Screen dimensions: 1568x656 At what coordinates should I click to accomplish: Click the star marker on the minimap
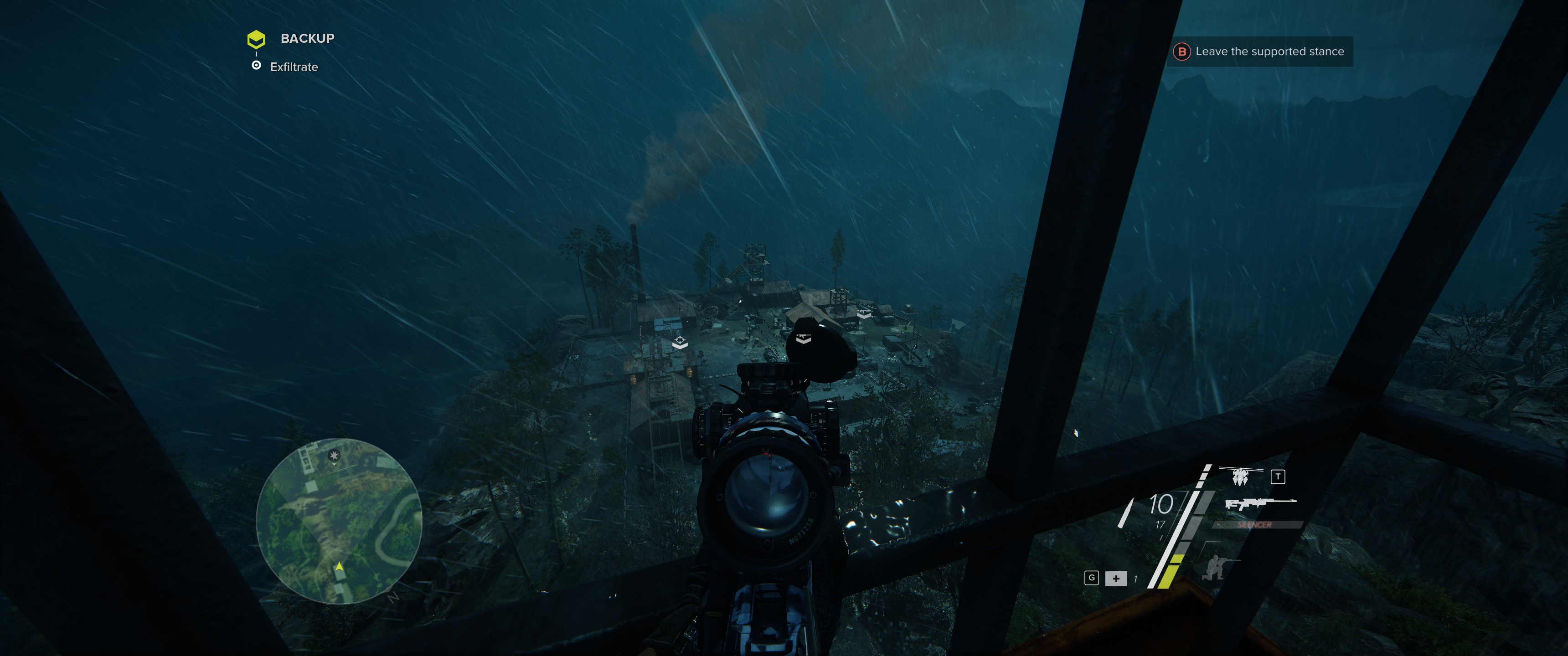pos(334,455)
